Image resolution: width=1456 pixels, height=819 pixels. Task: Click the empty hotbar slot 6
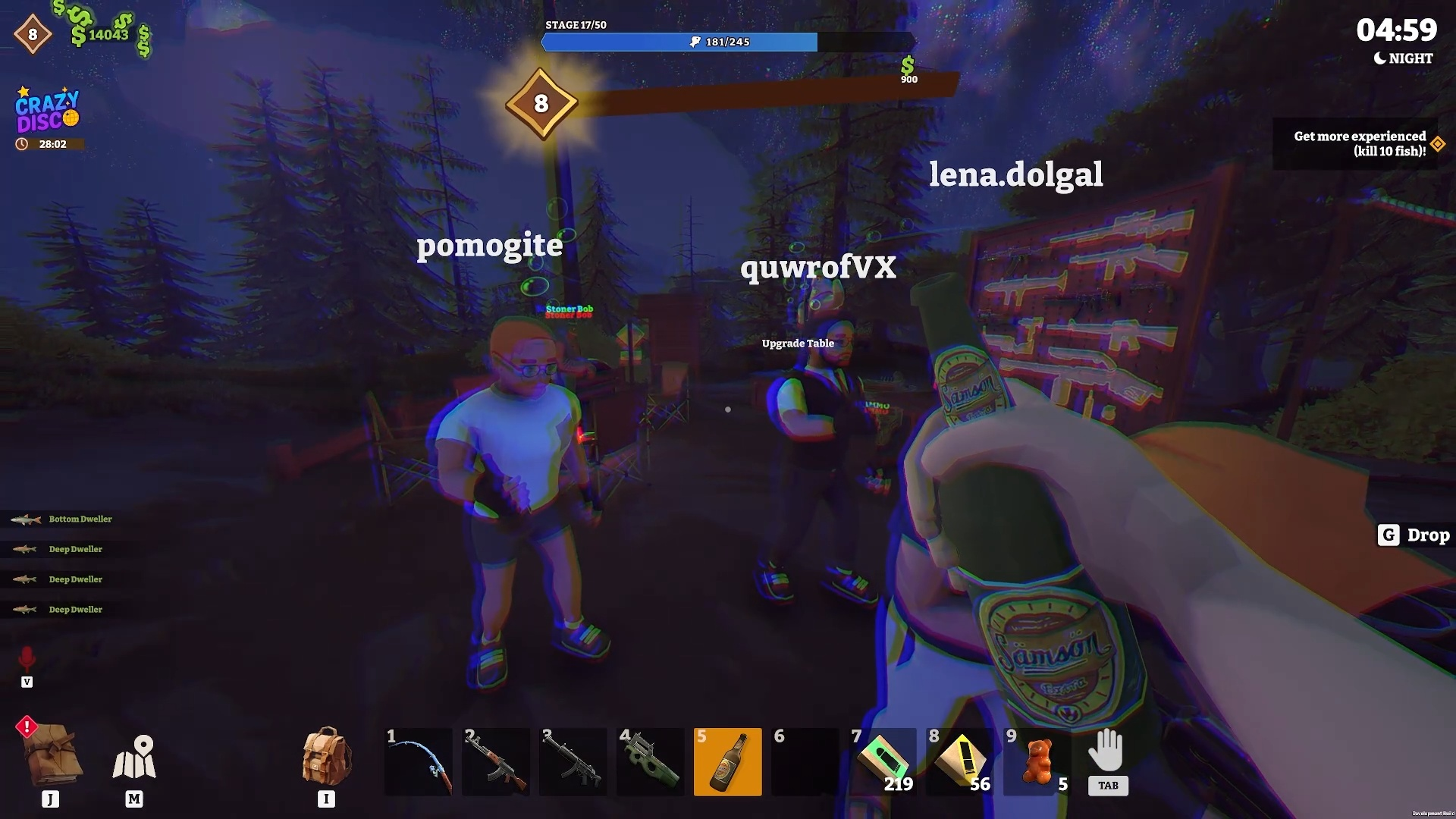pos(805,761)
